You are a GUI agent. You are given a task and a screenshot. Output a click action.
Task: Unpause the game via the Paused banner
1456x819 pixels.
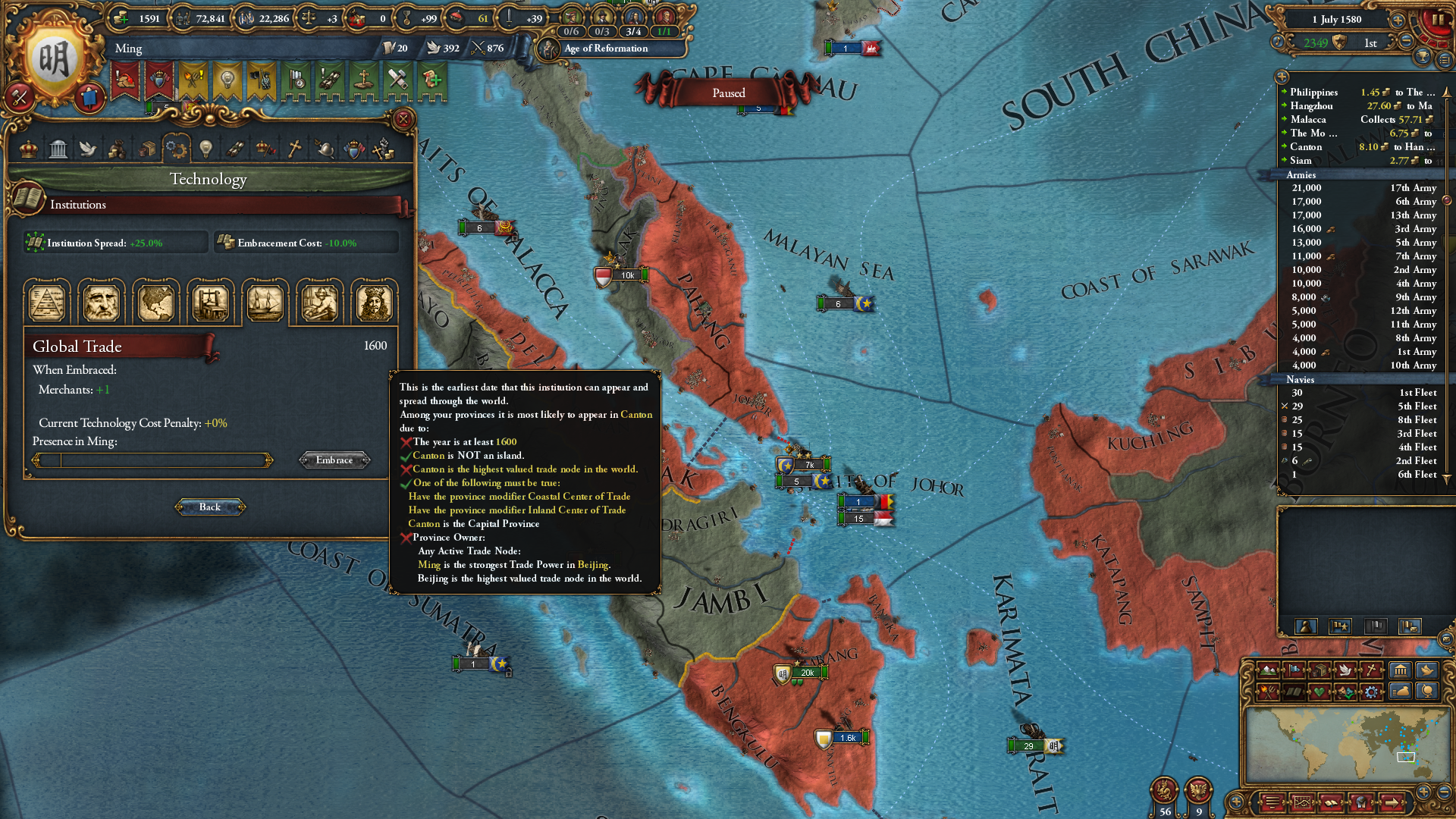pos(728,93)
